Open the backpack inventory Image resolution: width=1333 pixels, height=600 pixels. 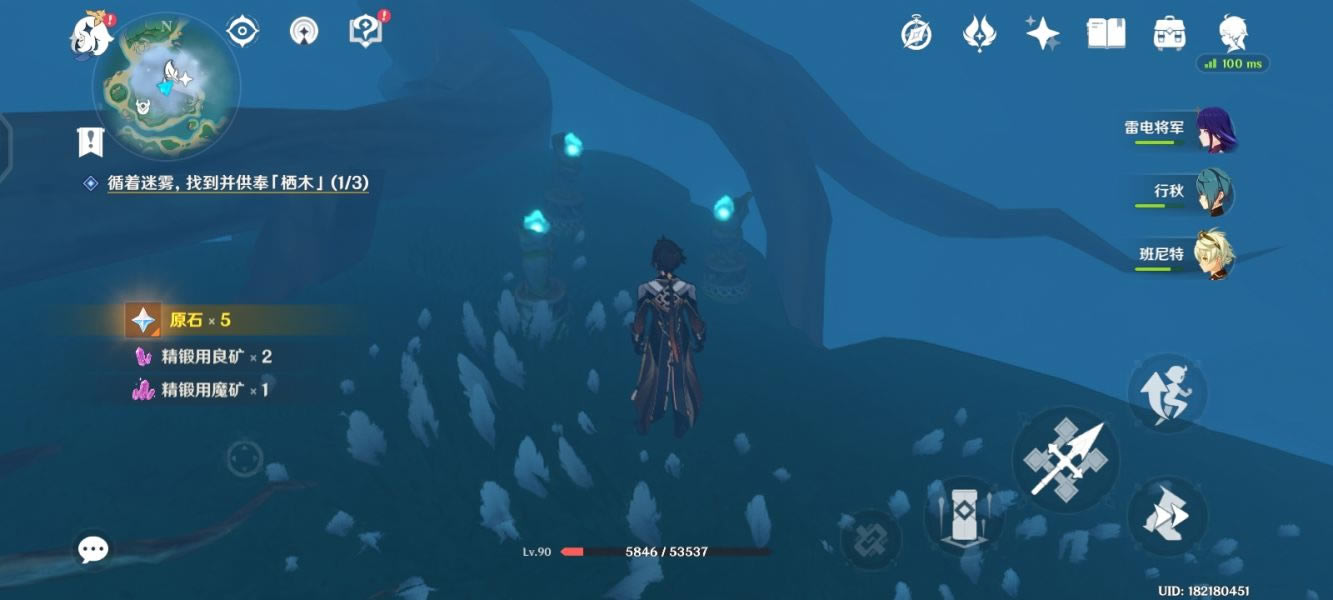[1169, 34]
